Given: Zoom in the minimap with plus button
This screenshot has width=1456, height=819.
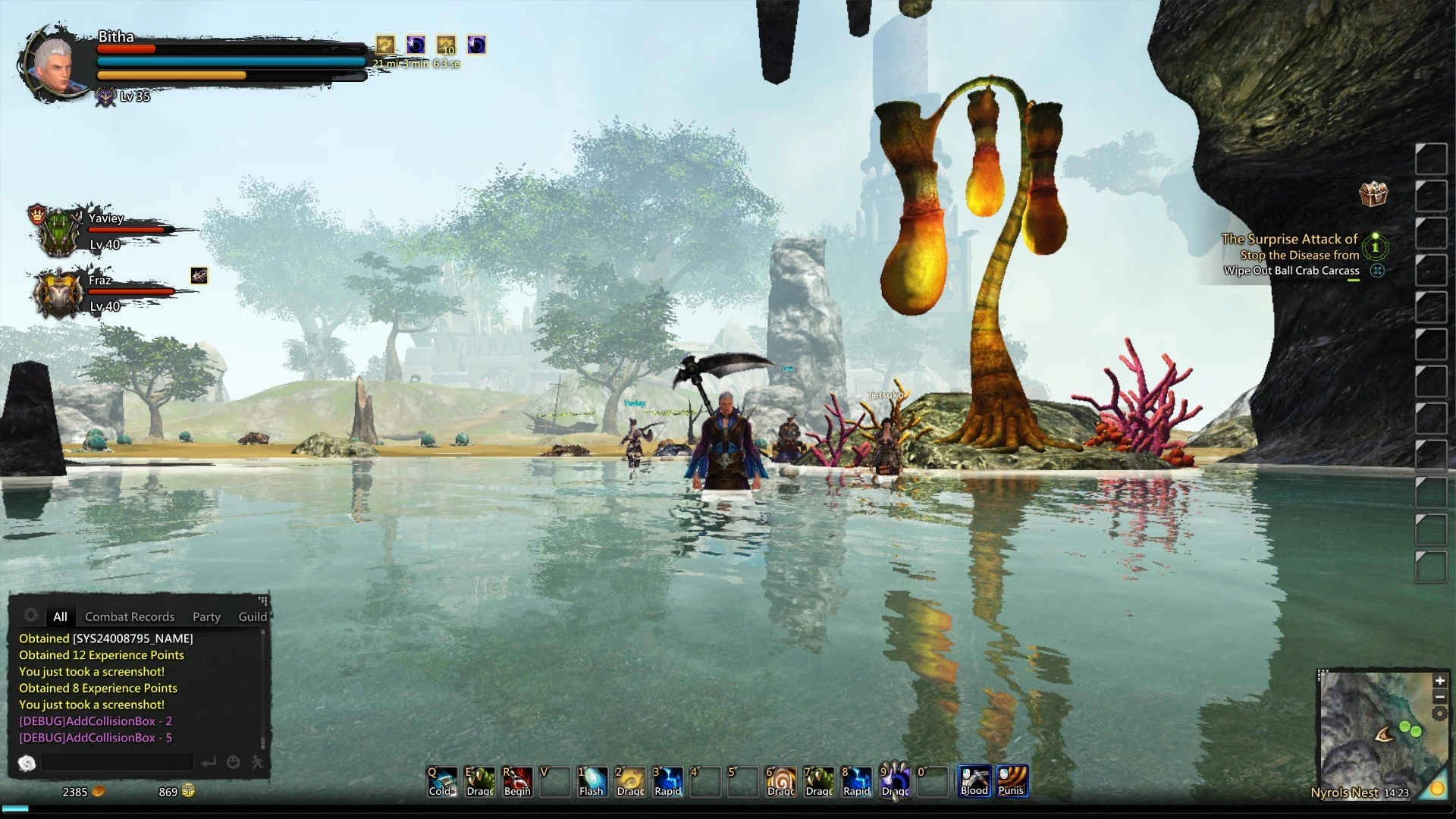Looking at the screenshot, I should tap(1439, 680).
